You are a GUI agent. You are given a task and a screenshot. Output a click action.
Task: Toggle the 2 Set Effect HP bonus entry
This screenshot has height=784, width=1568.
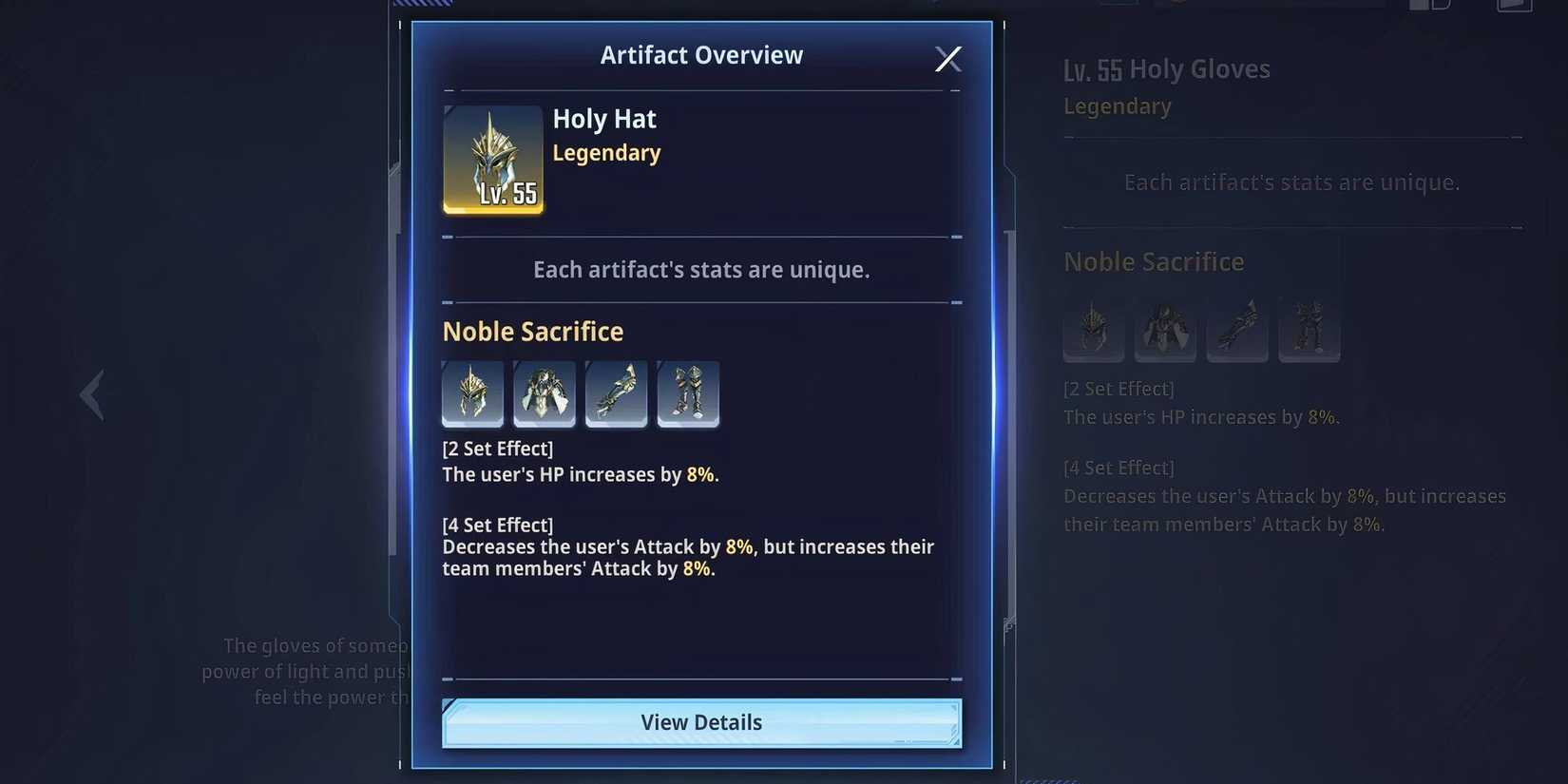click(x=581, y=474)
